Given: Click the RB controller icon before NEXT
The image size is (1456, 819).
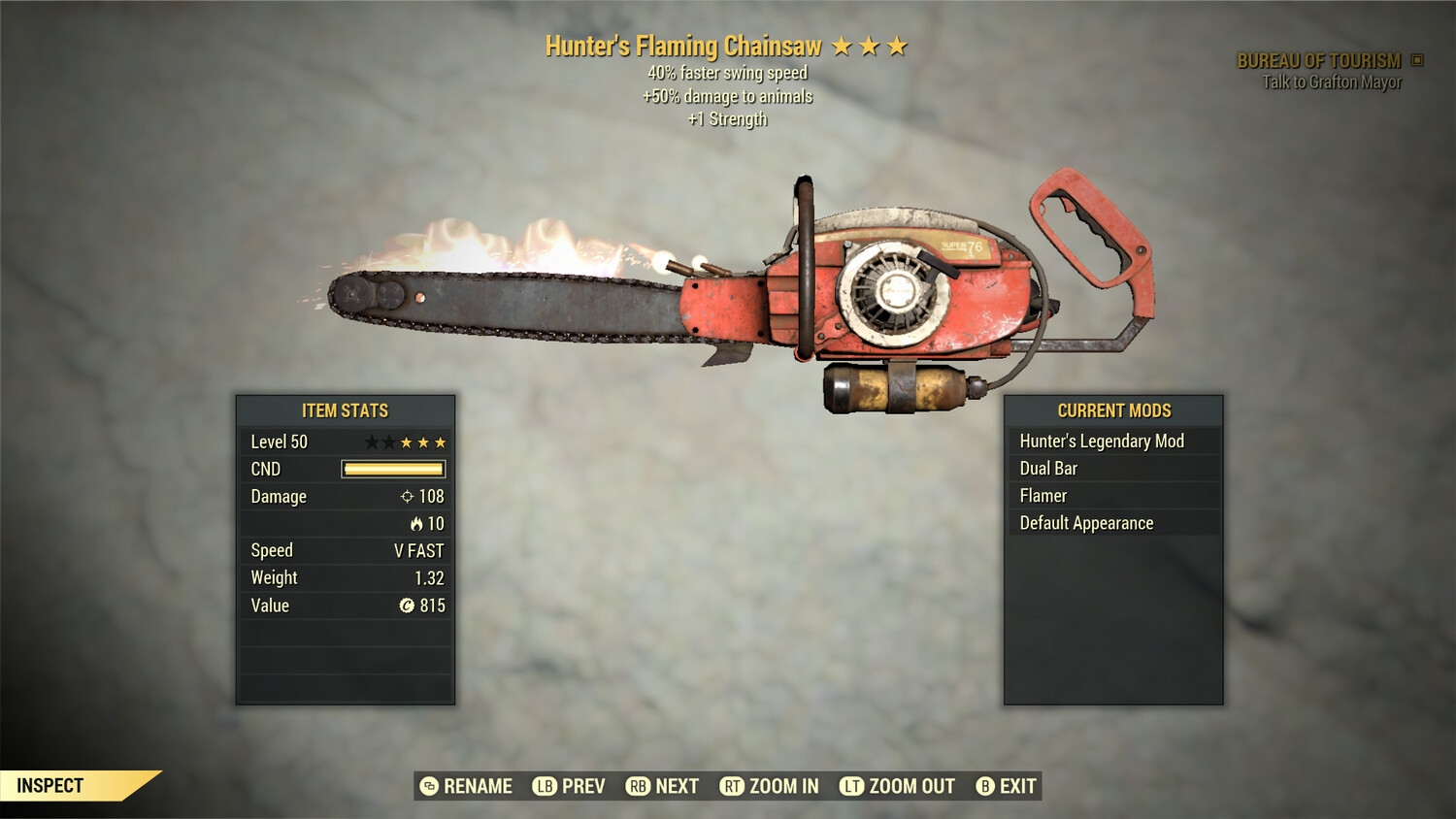Looking at the screenshot, I should (x=639, y=786).
